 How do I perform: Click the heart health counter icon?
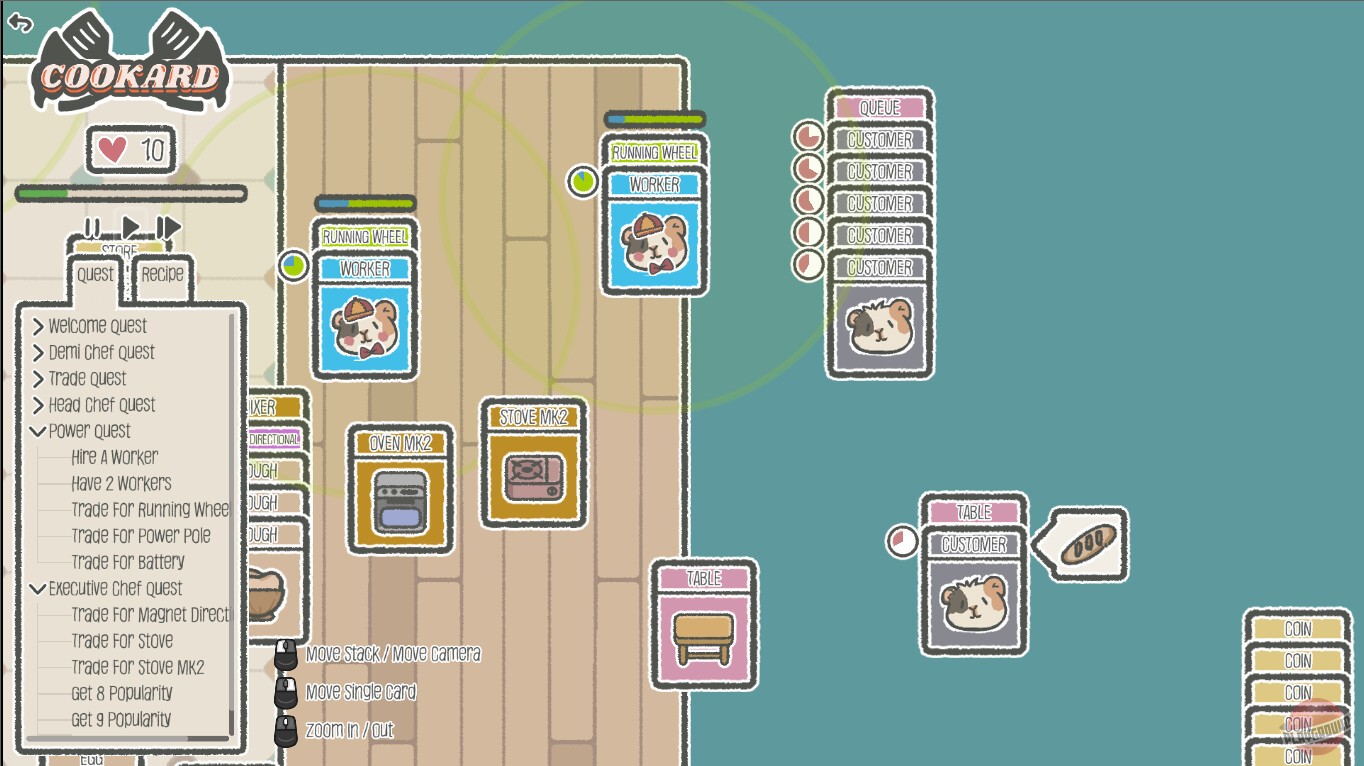click(x=111, y=148)
